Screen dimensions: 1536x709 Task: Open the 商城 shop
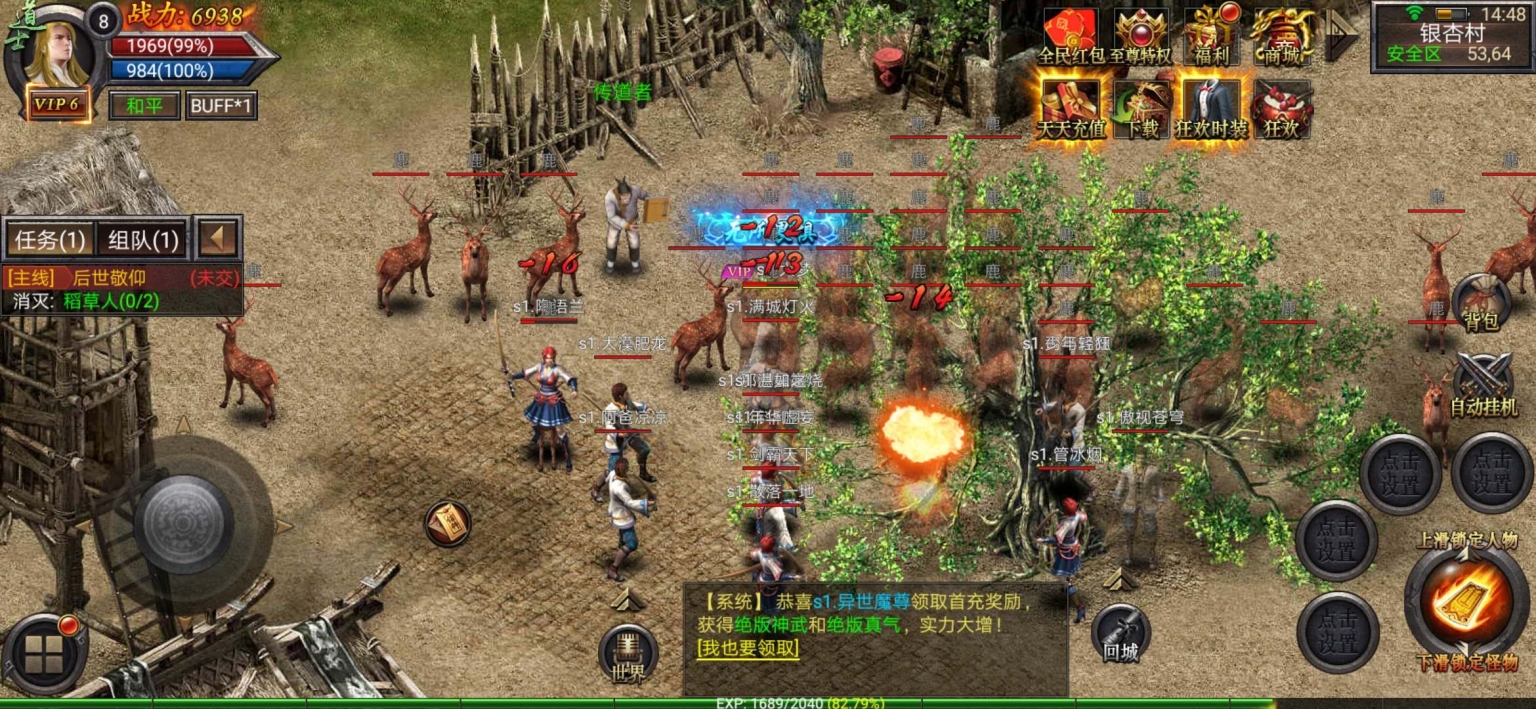(1282, 35)
